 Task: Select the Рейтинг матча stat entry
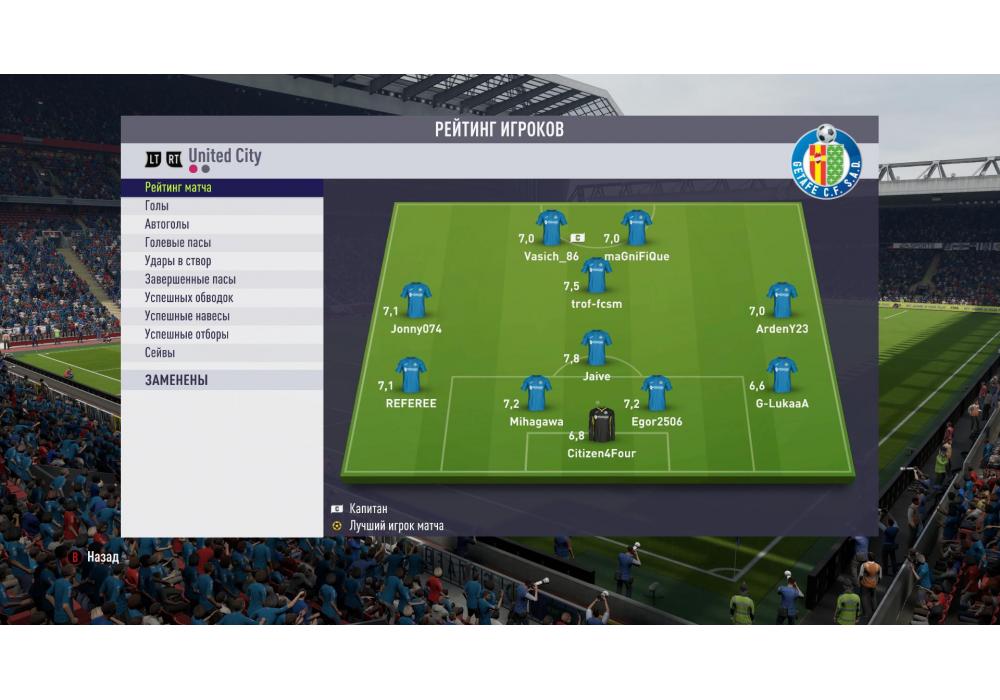pyautogui.click(x=222, y=187)
